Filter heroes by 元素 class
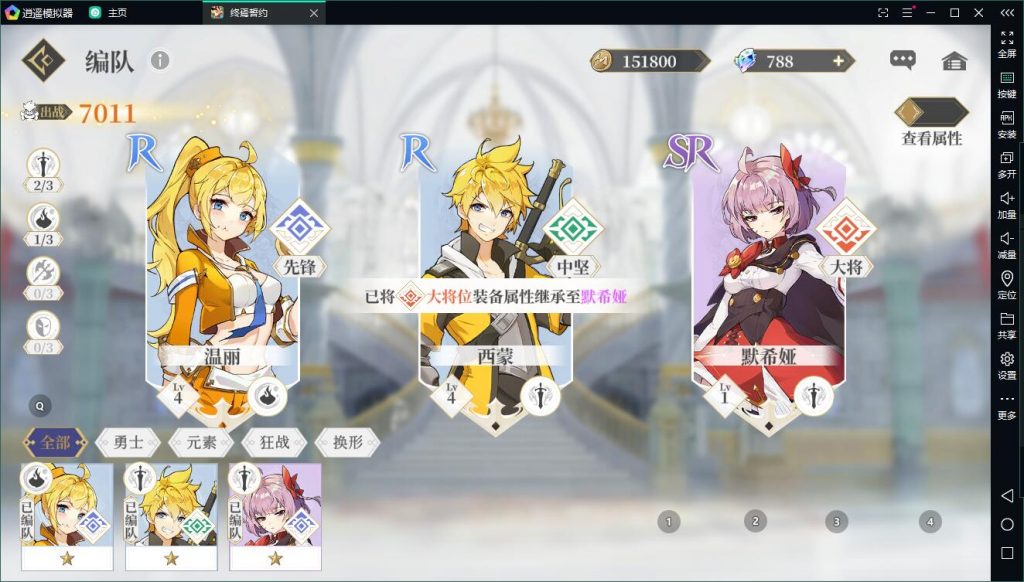Viewport: 1024px width, 582px height. point(202,442)
